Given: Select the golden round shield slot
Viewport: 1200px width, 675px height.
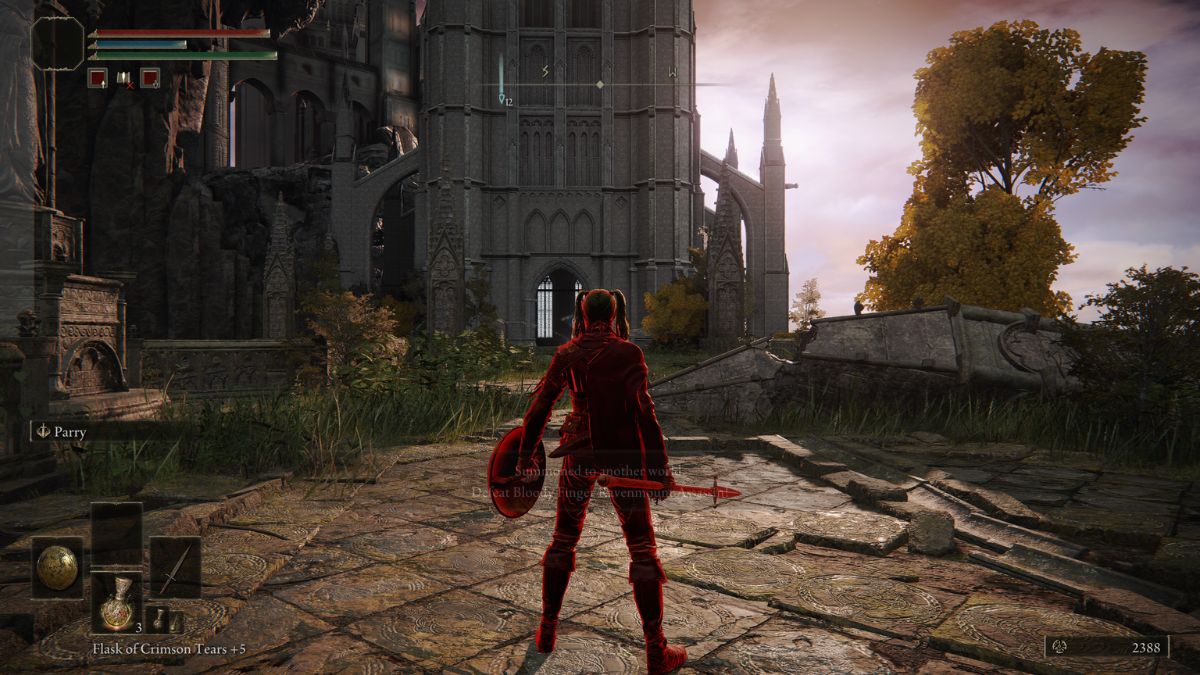Looking at the screenshot, I should tap(57, 568).
